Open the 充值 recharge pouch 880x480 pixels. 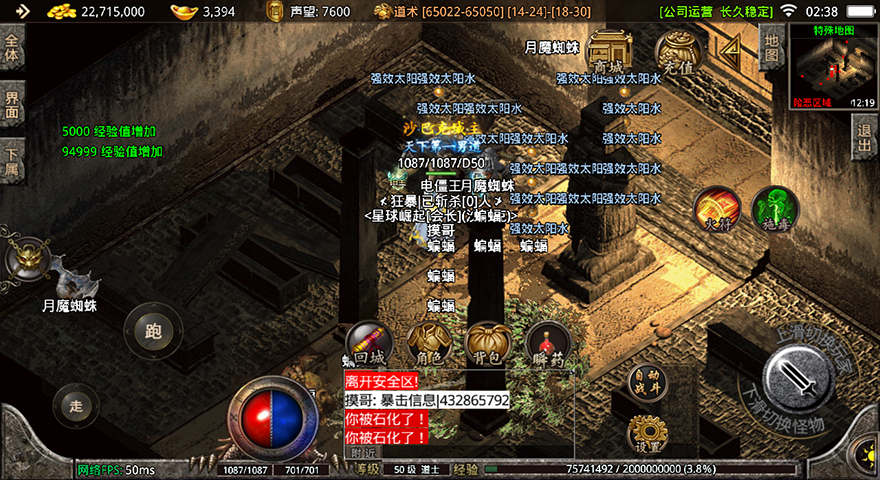[679, 53]
